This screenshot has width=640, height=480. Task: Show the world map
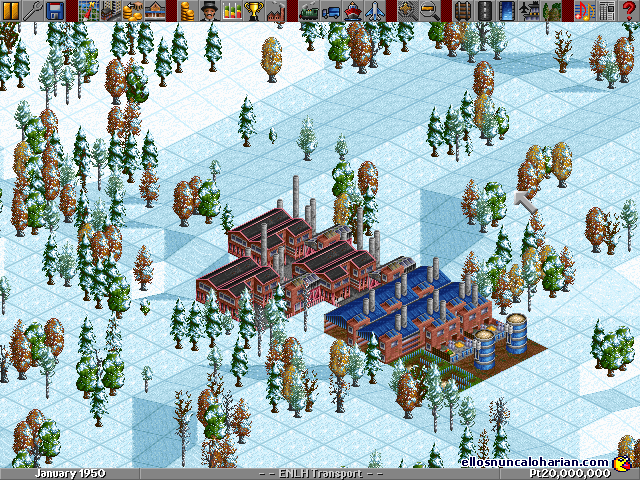click(87, 11)
